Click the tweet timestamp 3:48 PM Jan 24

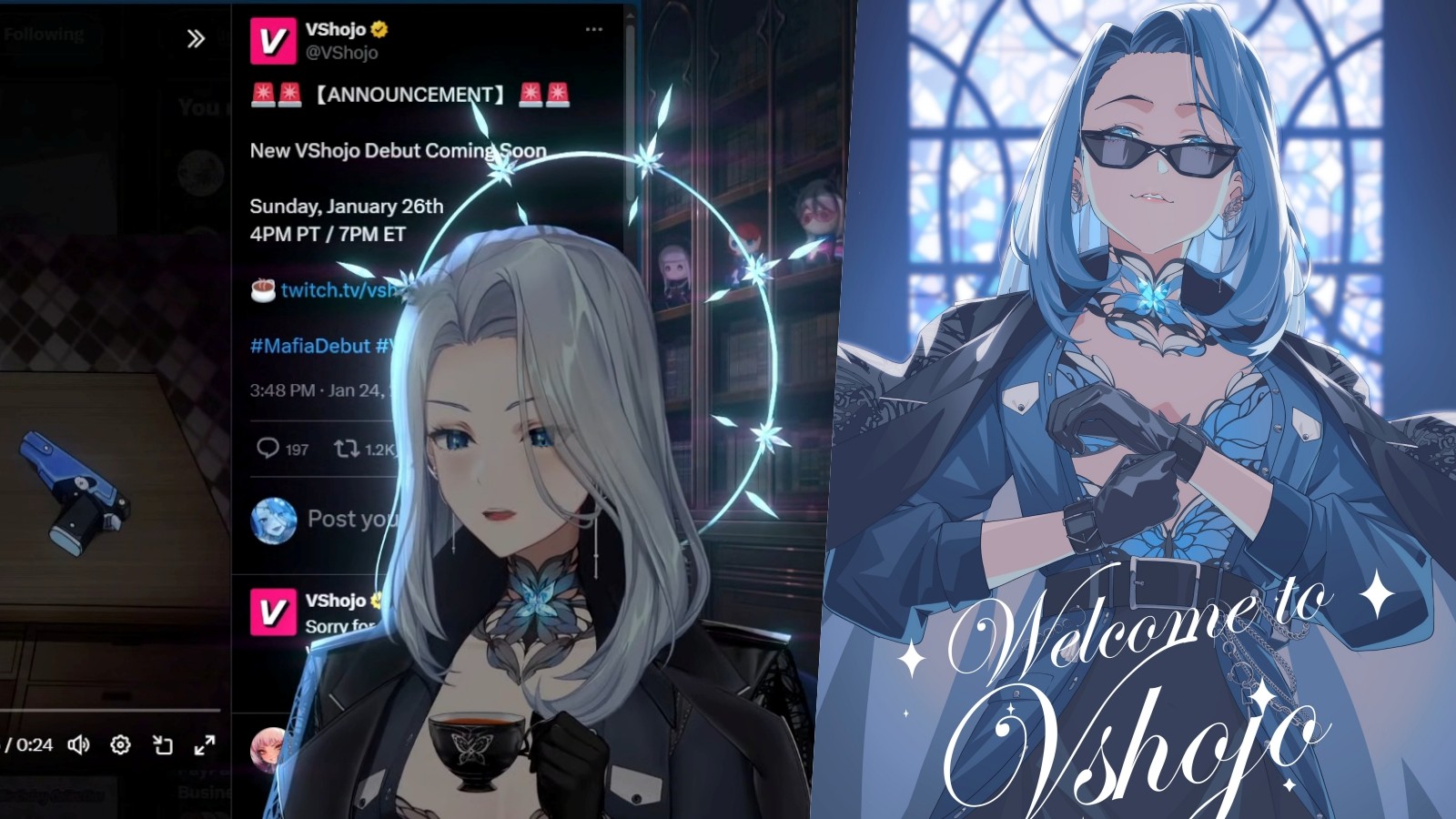pos(318,390)
